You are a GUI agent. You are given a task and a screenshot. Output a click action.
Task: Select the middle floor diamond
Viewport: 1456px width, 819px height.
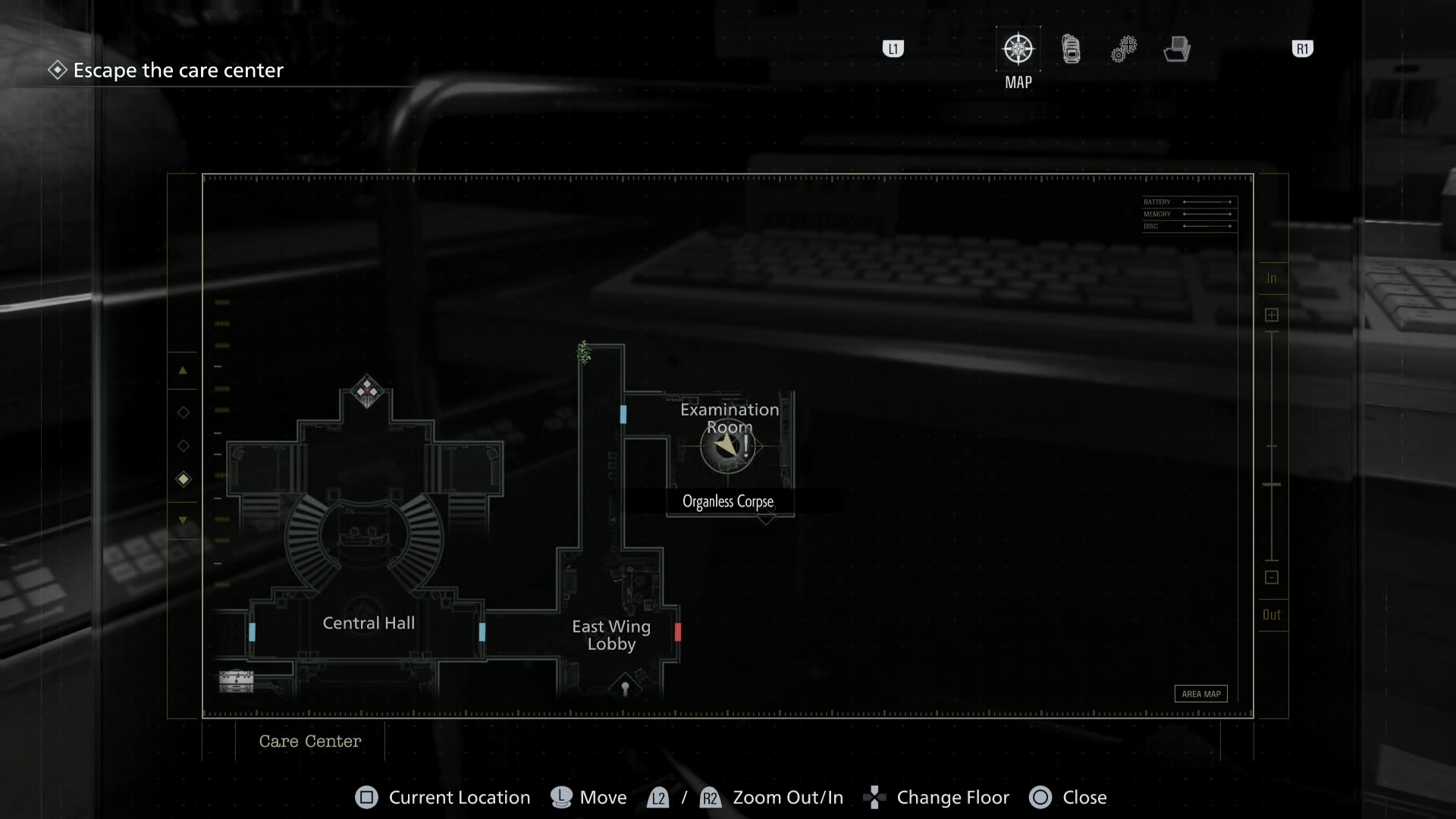183,446
